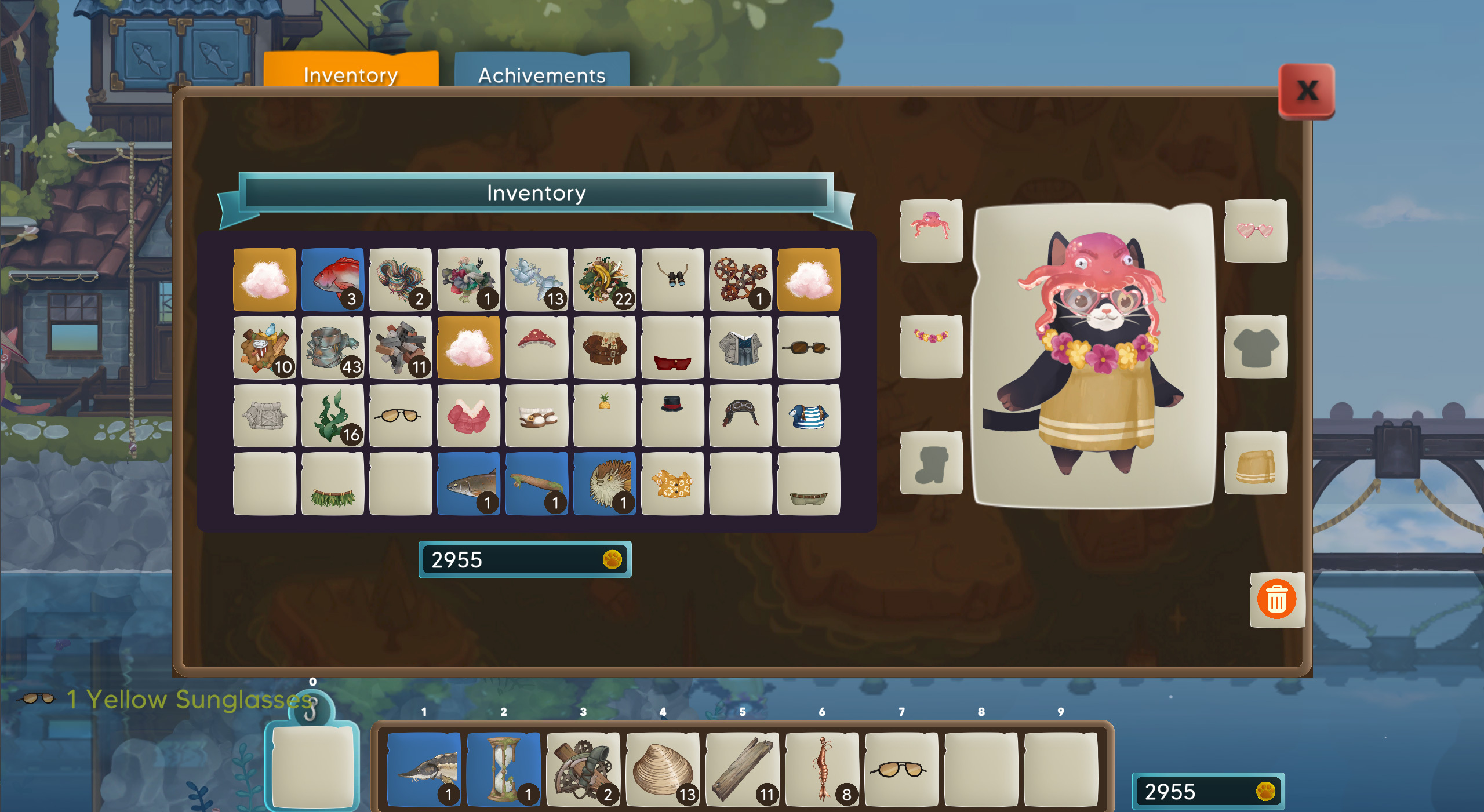Select the mushroom cap hat in inventory
The width and height of the screenshot is (1484, 812).
tap(536, 348)
